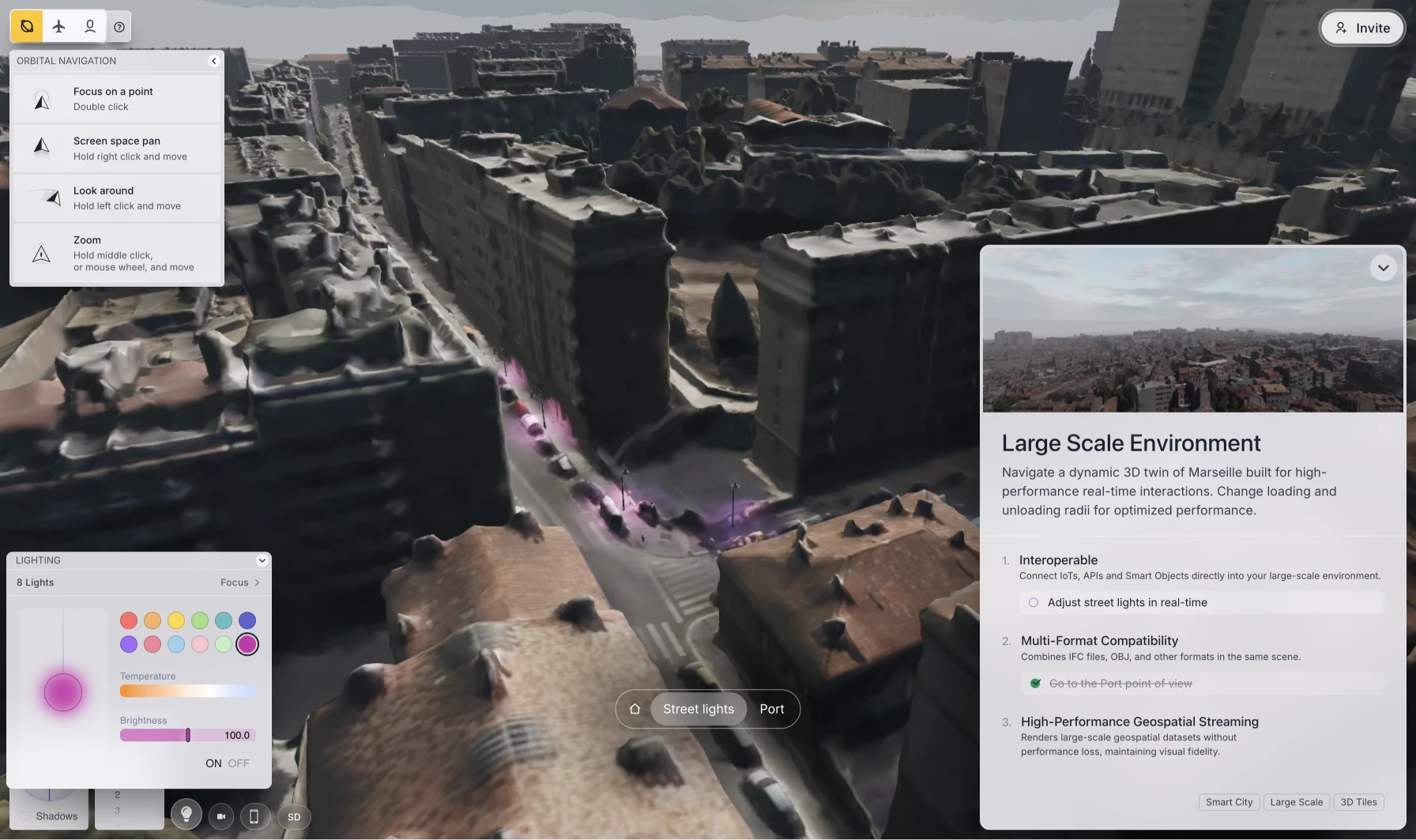1416x840 pixels.
Task: Open the question mark help button
Action: pyautogui.click(x=119, y=27)
